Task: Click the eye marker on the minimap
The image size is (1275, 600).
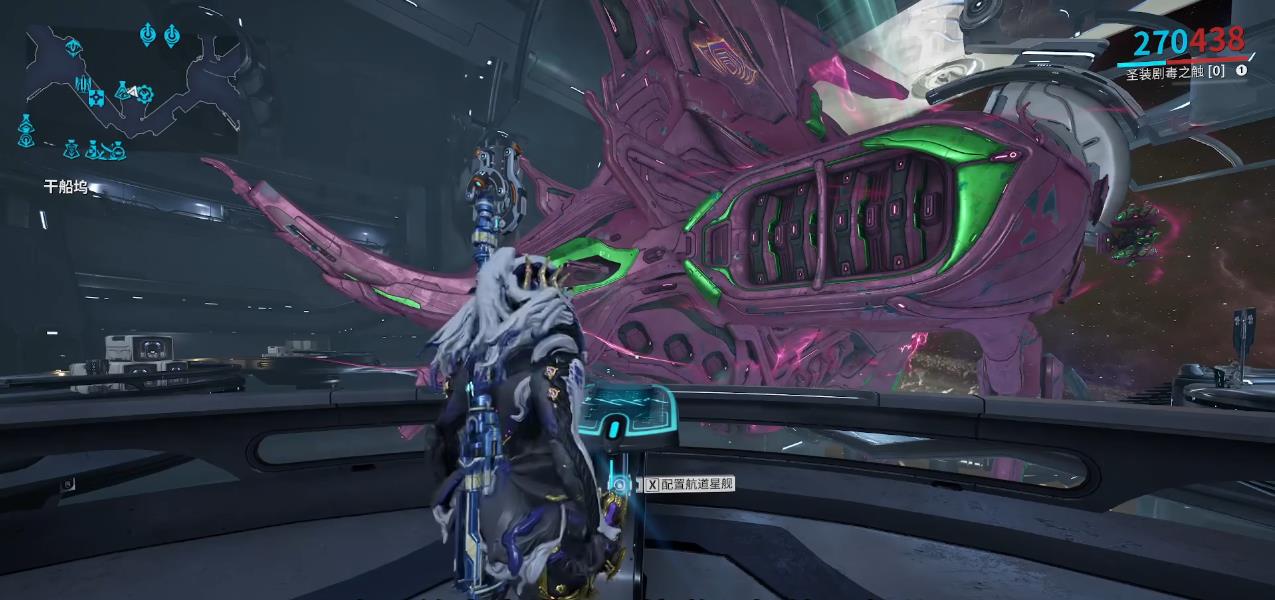Action: tap(73, 47)
